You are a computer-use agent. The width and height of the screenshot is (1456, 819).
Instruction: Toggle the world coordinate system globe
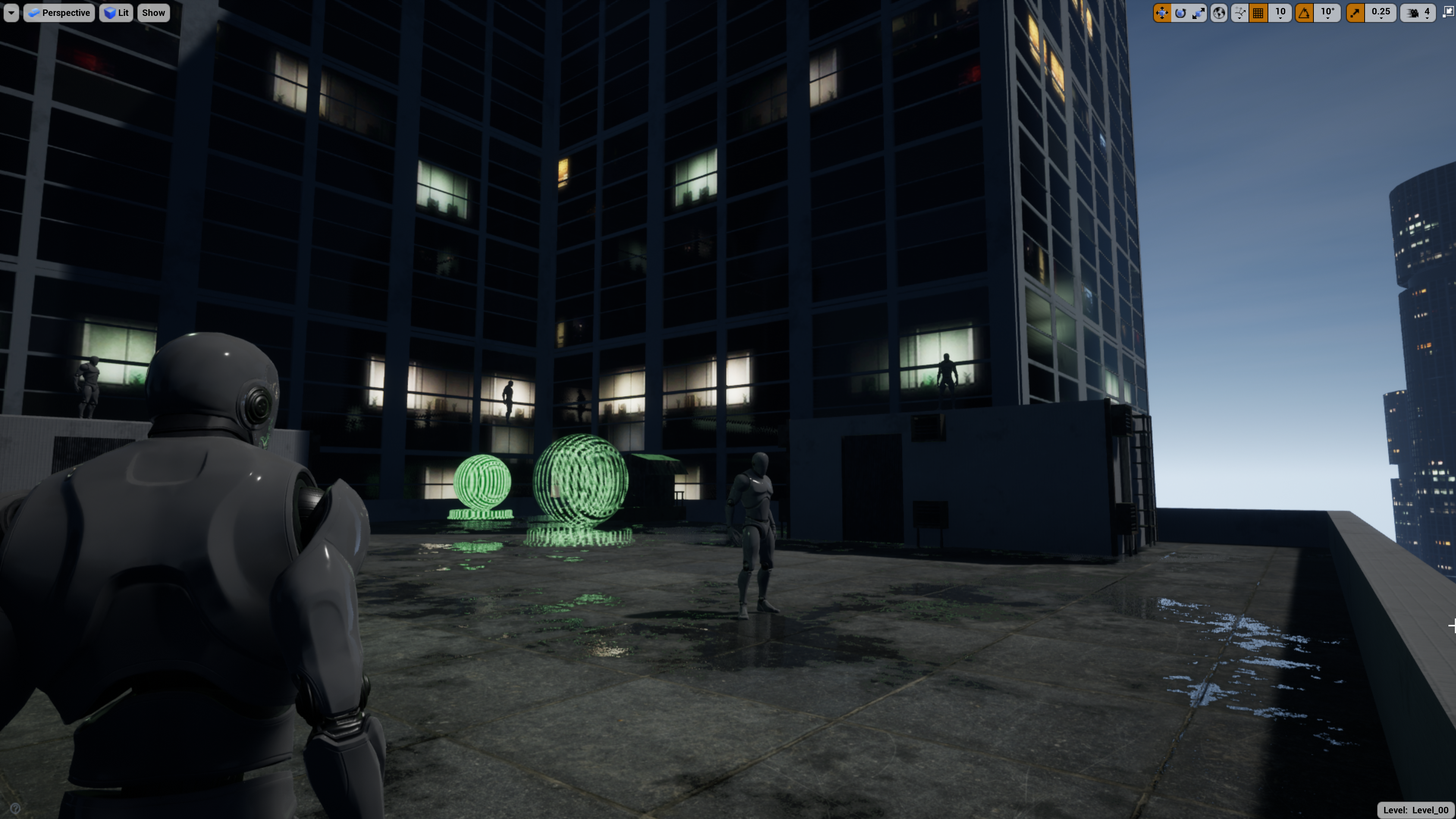pyautogui.click(x=1219, y=13)
